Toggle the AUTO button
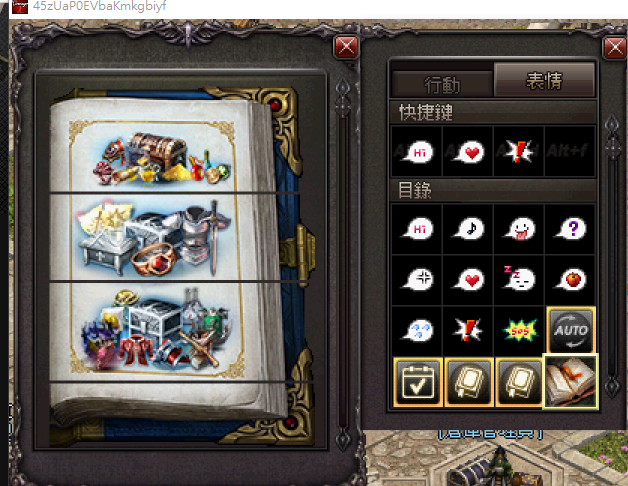628x486 pixels. [x=570, y=329]
